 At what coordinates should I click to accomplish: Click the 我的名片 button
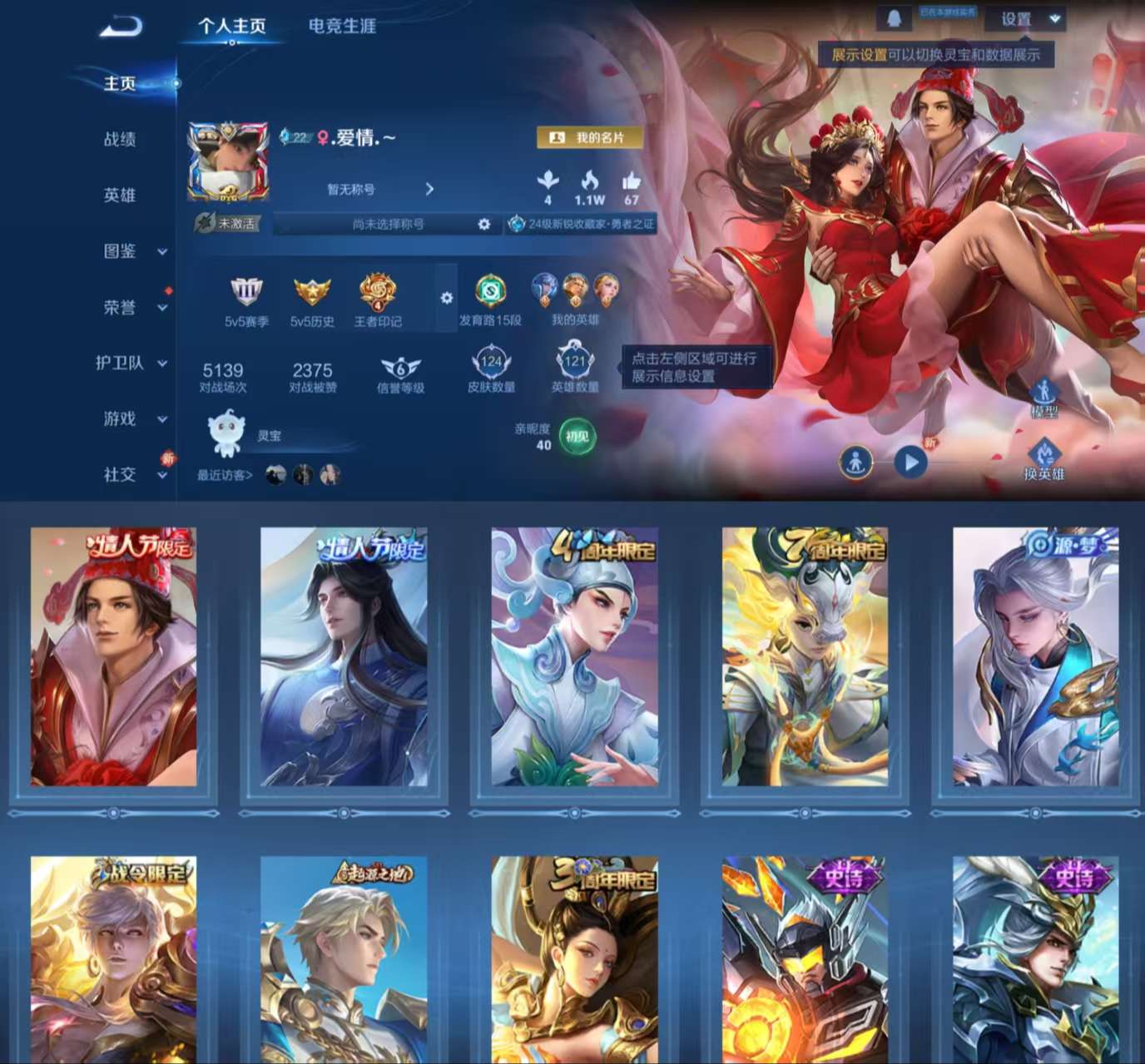(592, 136)
